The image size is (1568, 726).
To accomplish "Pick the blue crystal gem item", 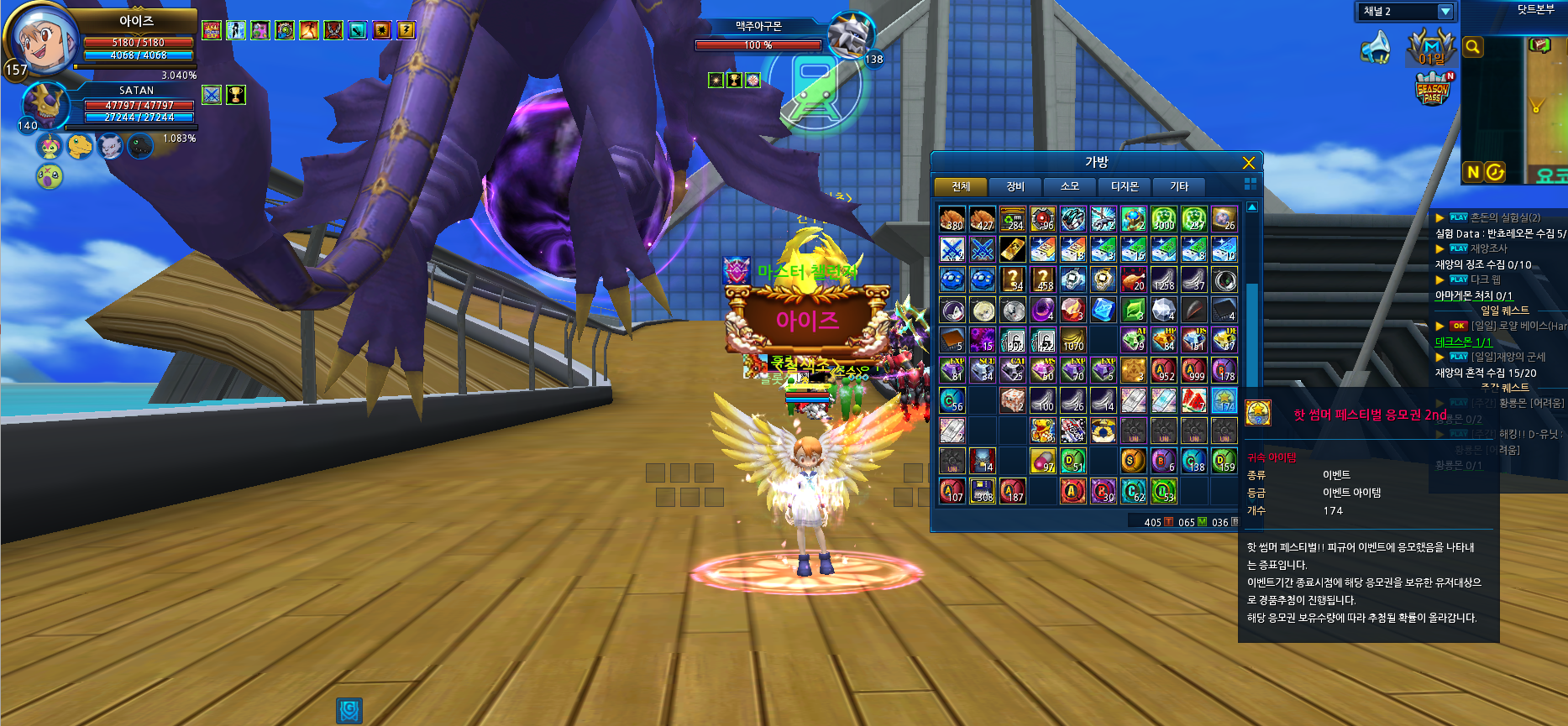I will [1103, 310].
